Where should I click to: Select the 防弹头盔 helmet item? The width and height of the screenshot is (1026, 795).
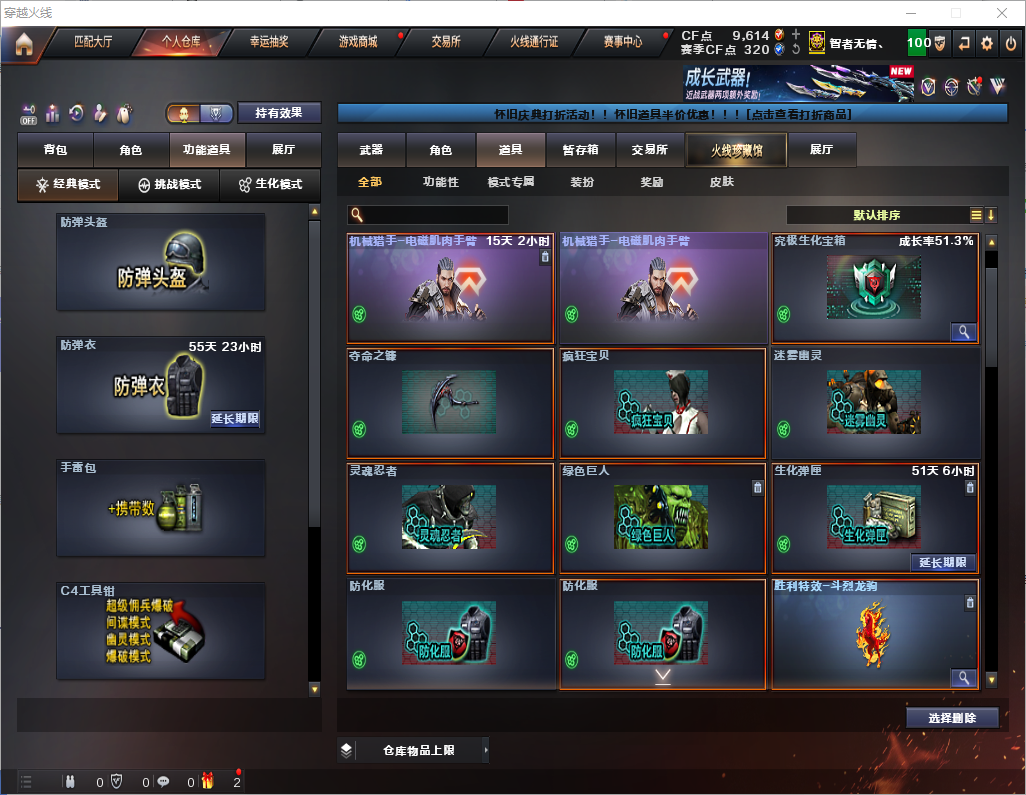(x=161, y=262)
